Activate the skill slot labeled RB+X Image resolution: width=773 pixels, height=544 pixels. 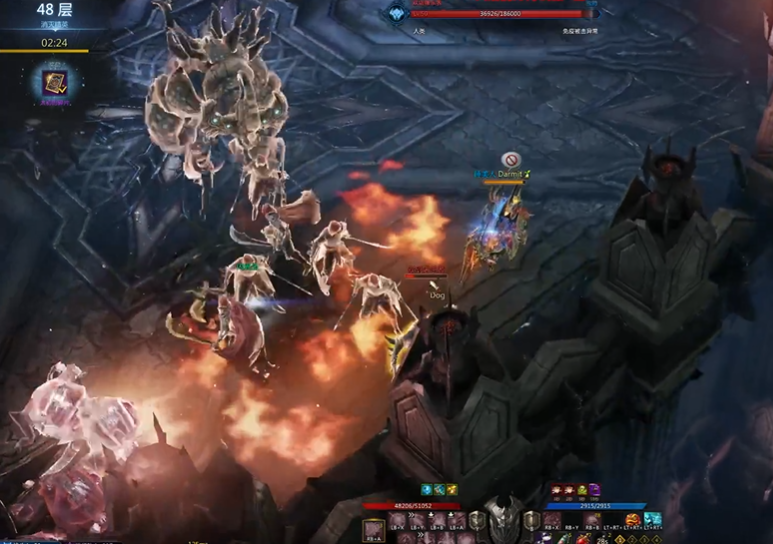(x=553, y=520)
